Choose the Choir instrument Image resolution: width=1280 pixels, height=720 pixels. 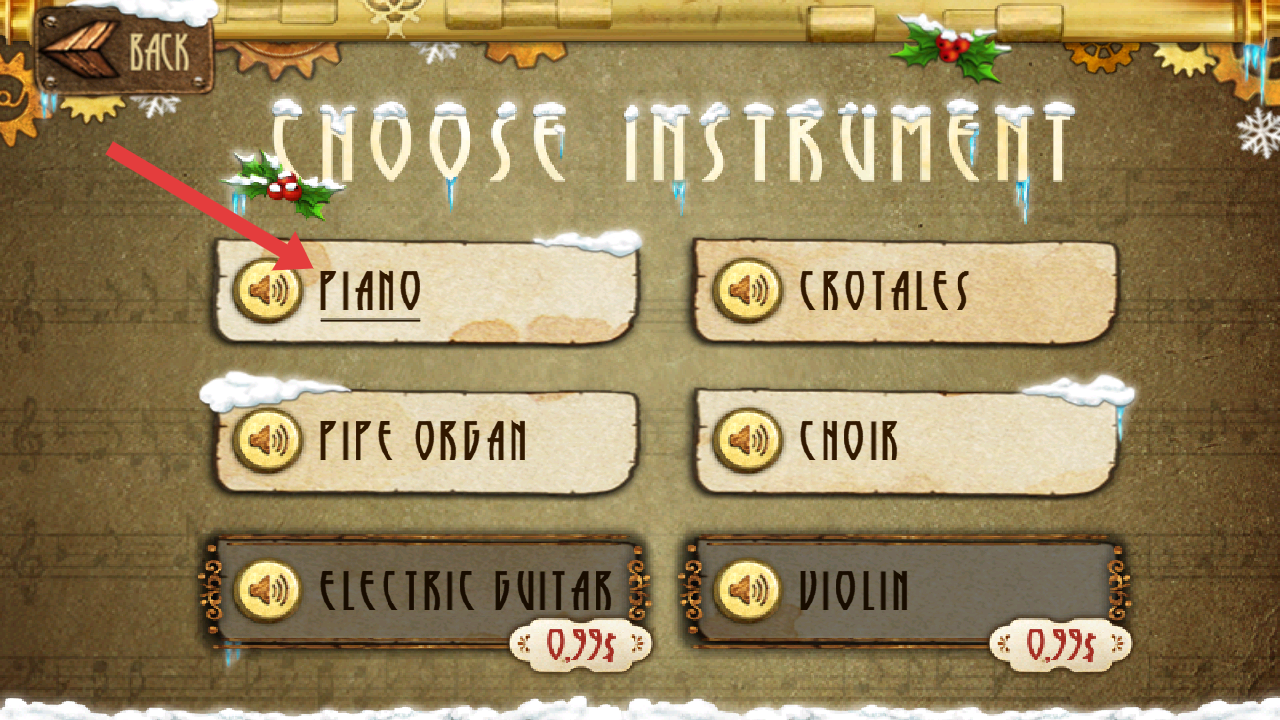930,441
